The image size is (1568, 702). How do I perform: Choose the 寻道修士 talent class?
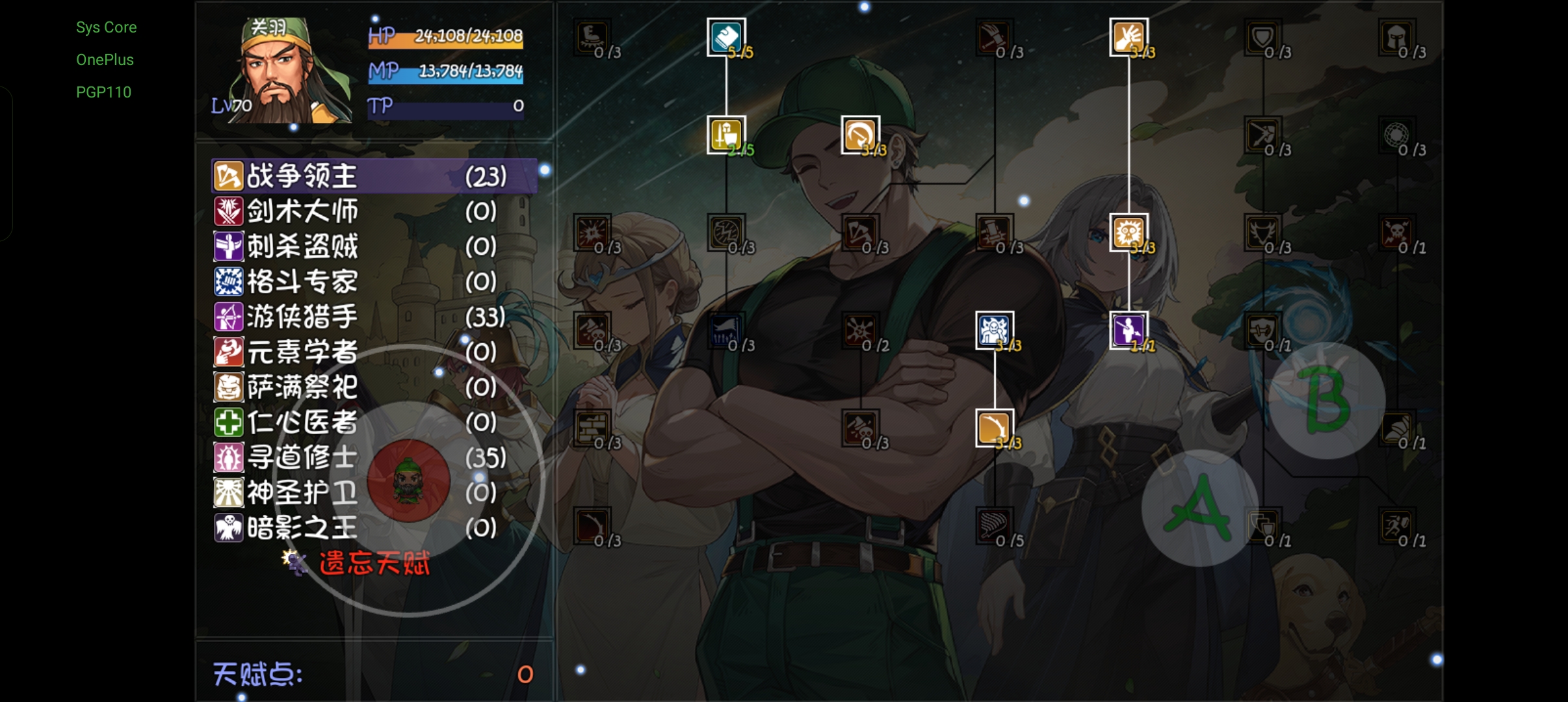(x=302, y=458)
